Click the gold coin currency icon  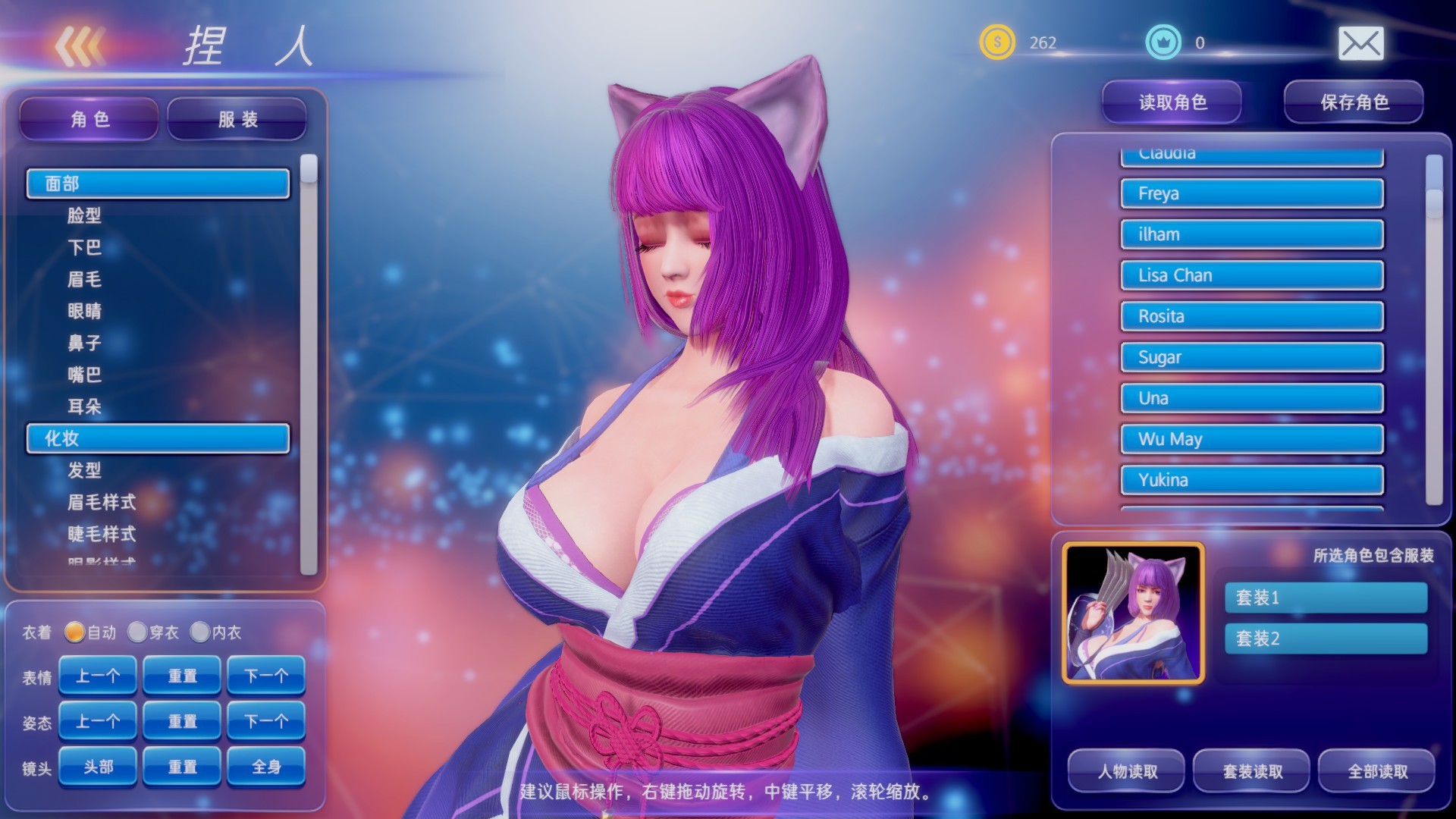[998, 43]
